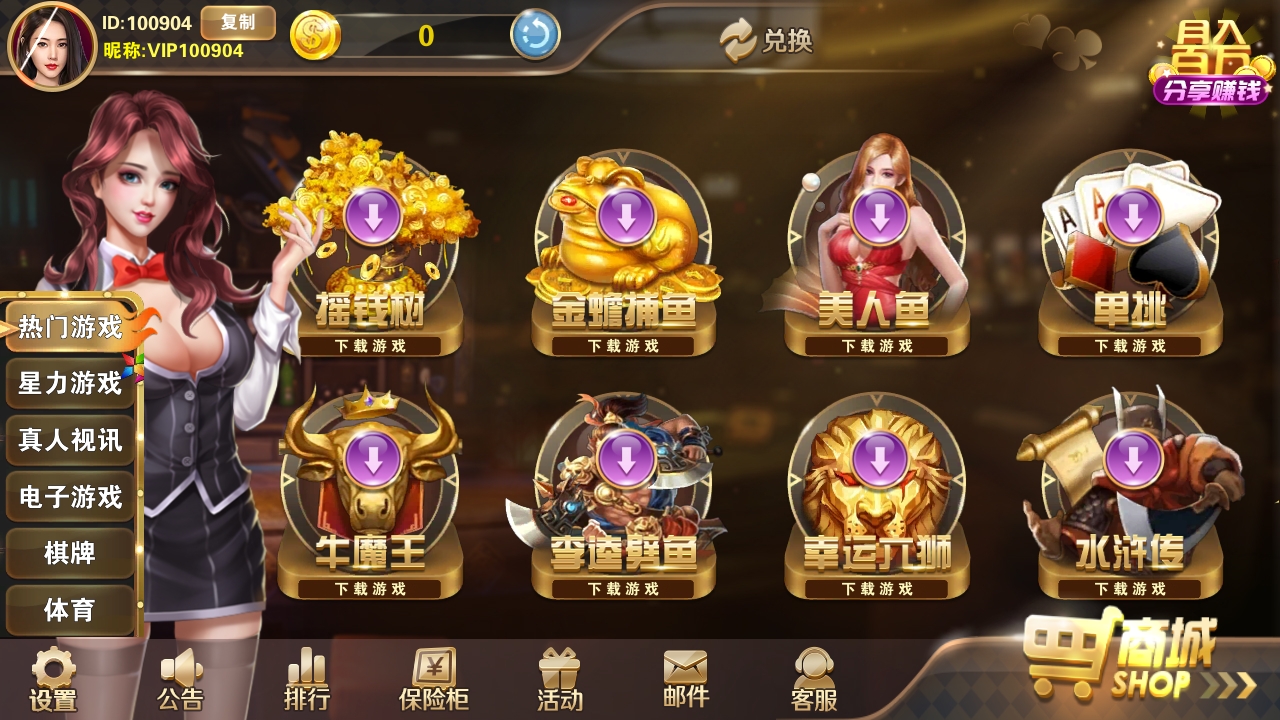Open the 保险柜 safe box

[x=434, y=680]
